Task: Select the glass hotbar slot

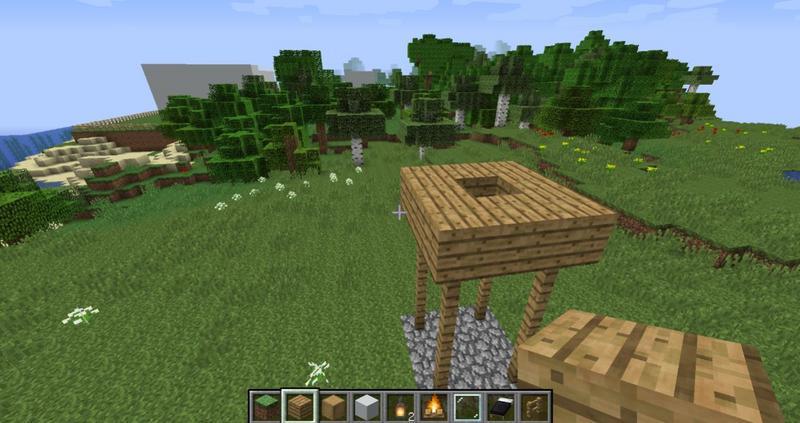Action: [468, 407]
